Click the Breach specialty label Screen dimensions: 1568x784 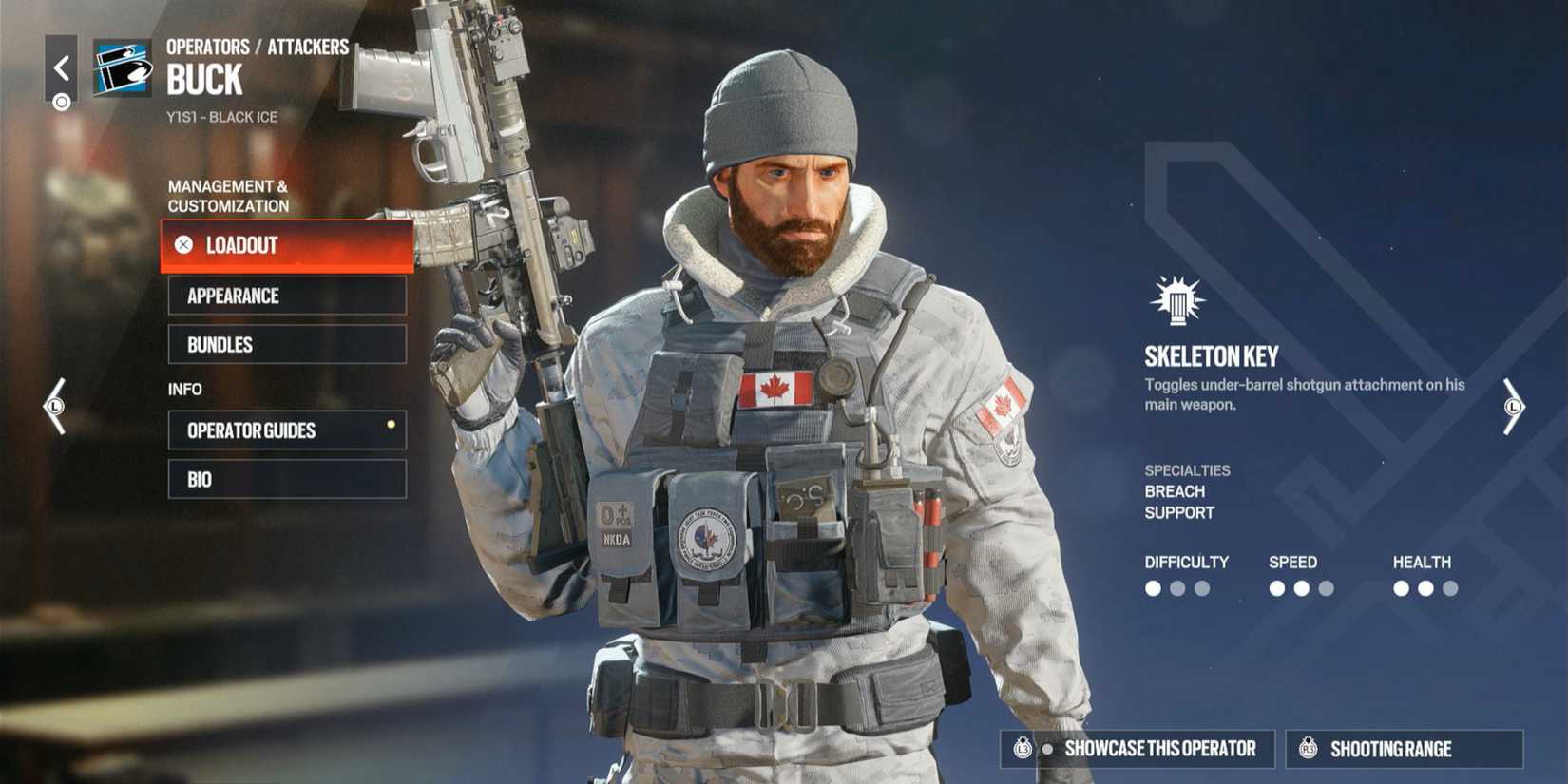pyautogui.click(x=1176, y=491)
